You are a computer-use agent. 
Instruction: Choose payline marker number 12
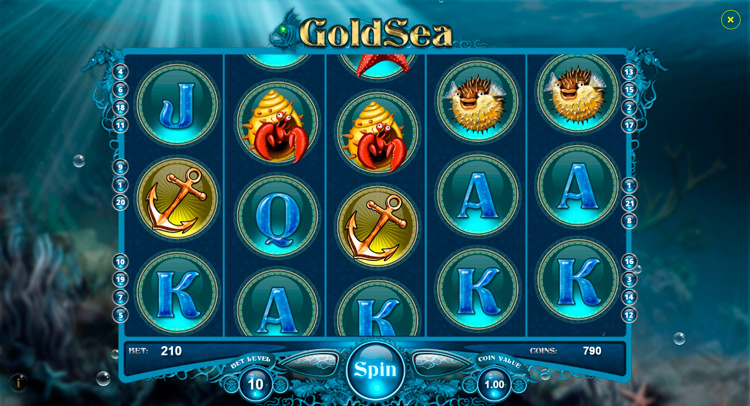click(x=629, y=315)
